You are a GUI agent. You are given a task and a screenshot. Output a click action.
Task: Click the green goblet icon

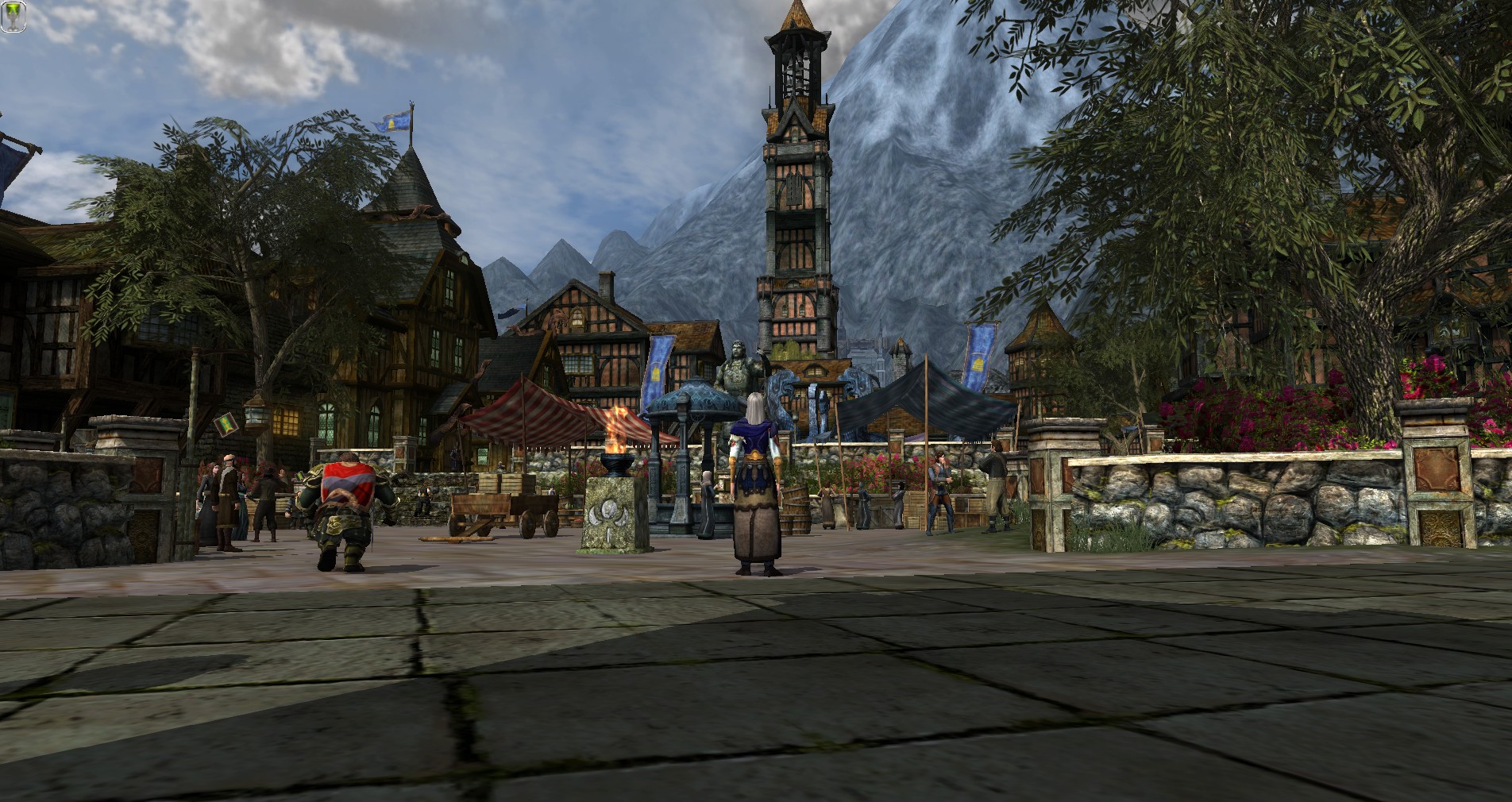tap(13, 17)
